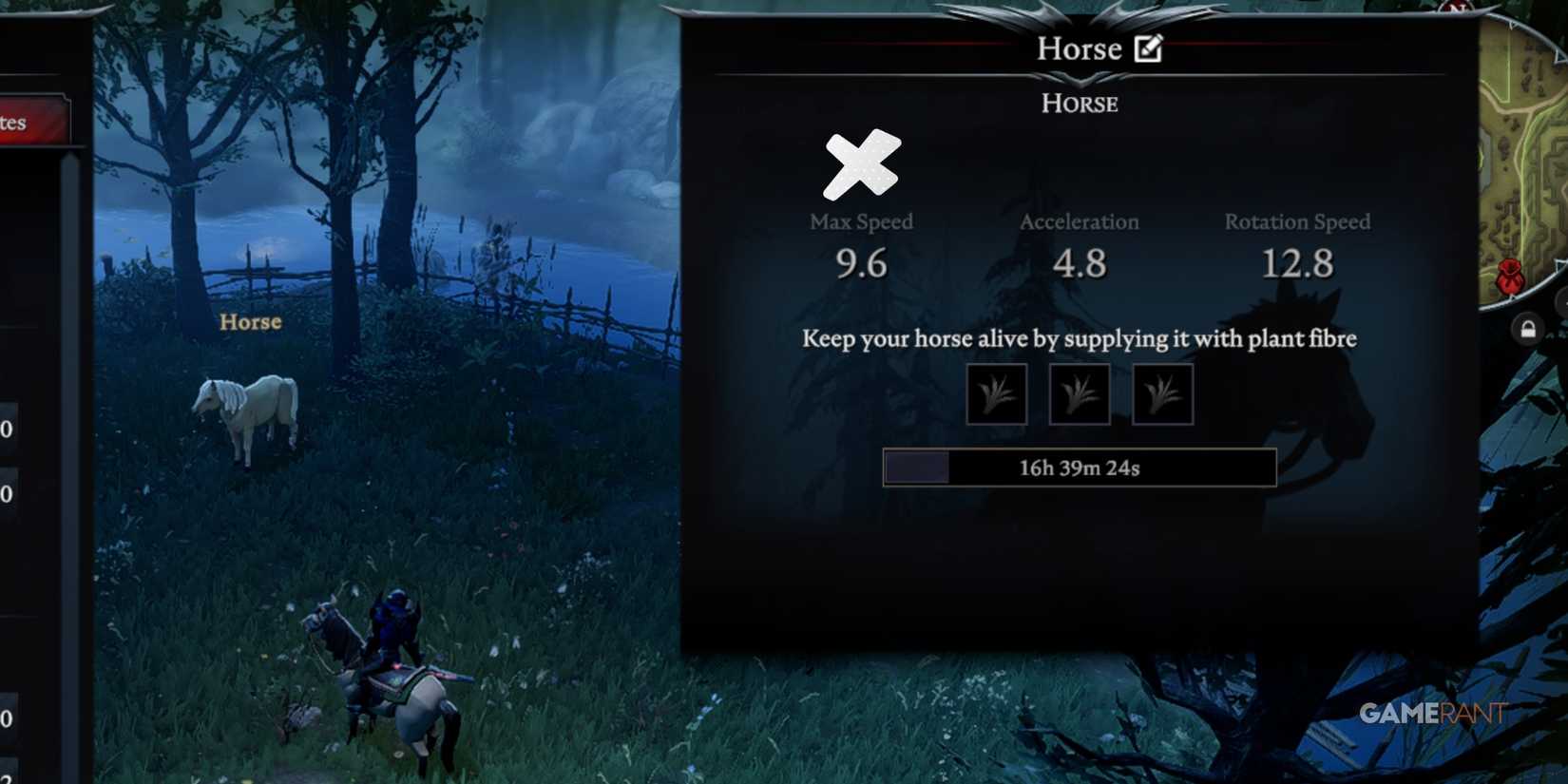This screenshot has width=1568, height=784.
Task: Click the food timer progress bar
Action: 1079,467
